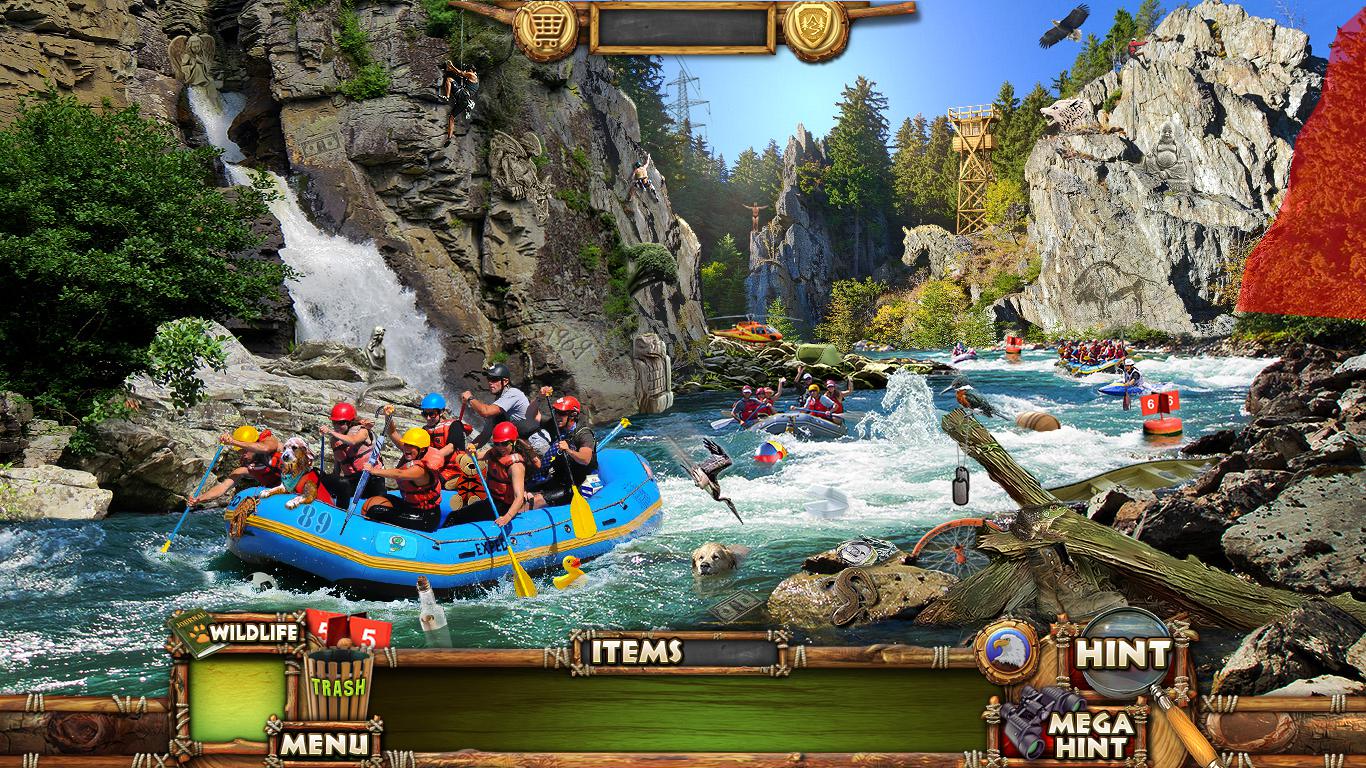This screenshot has height=768, width=1366.
Task: Use the Hint magnifying glass
Action: tap(1124, 654)
